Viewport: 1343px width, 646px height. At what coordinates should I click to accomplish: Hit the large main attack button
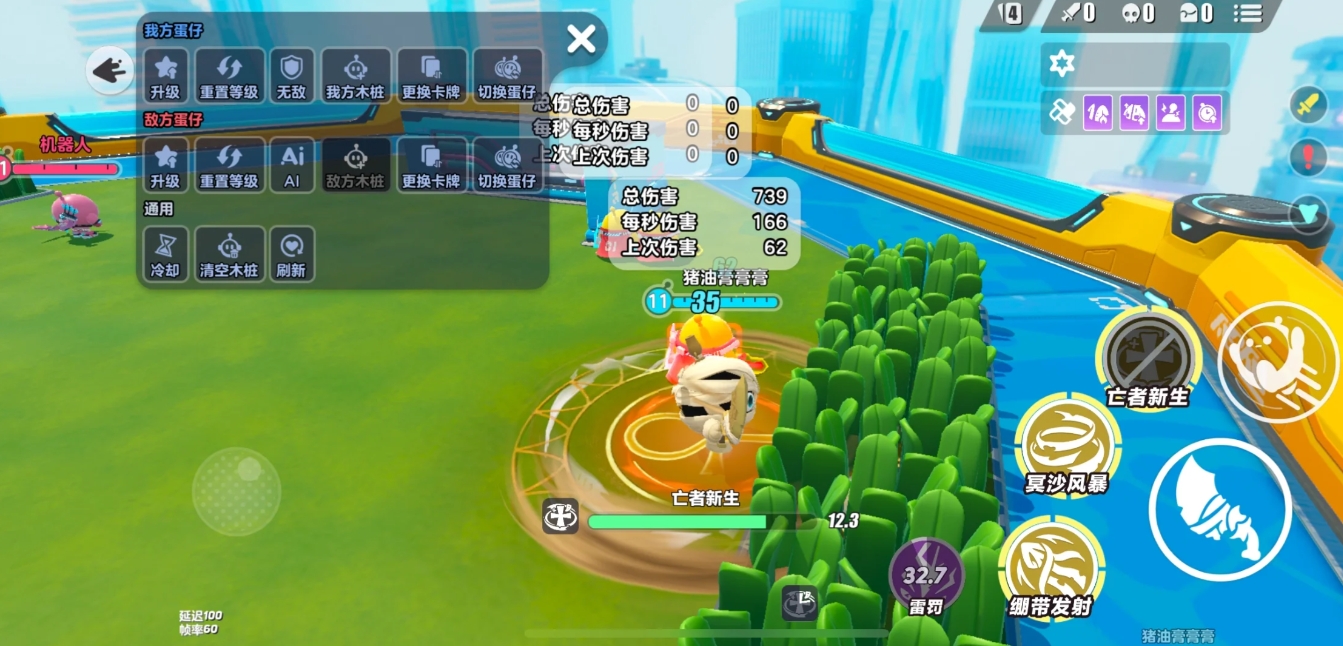point(1220,509)
